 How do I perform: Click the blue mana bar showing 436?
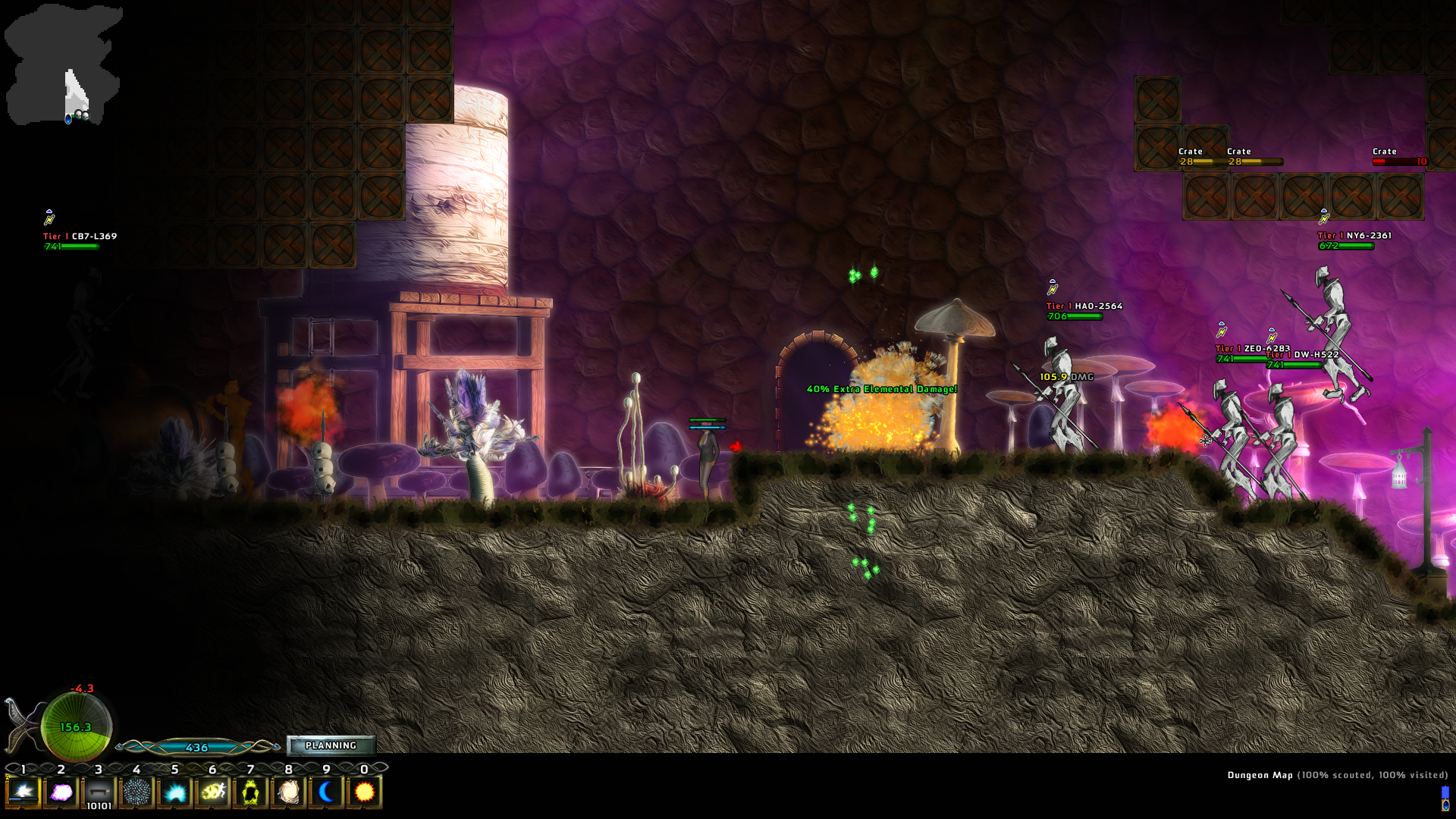(196, 746)
